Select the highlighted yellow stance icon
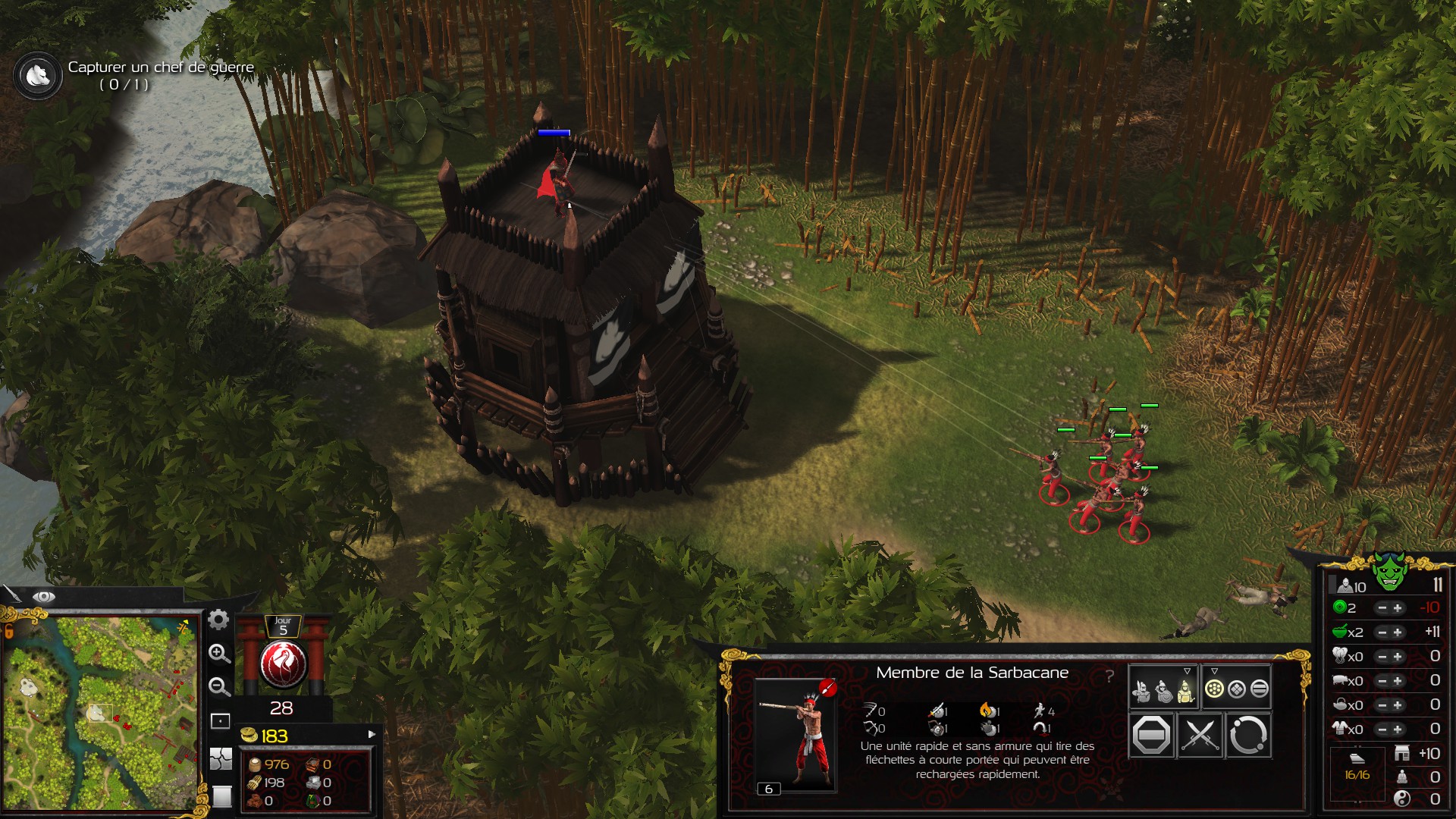The image size is (1456, 819). coord(1185,691)
